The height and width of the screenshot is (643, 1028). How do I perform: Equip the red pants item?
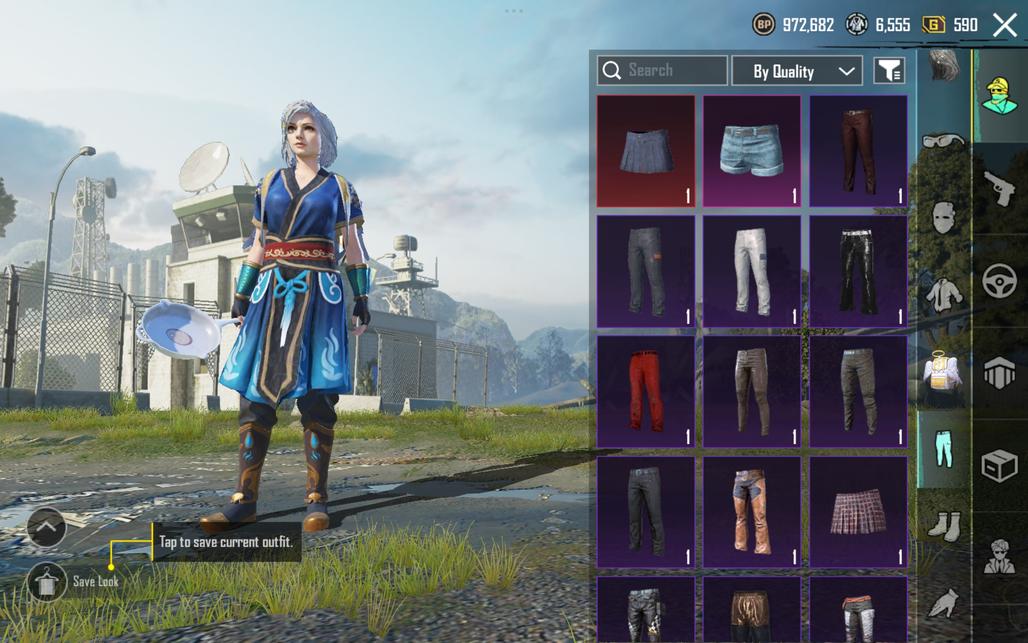(x=646, y=391)
